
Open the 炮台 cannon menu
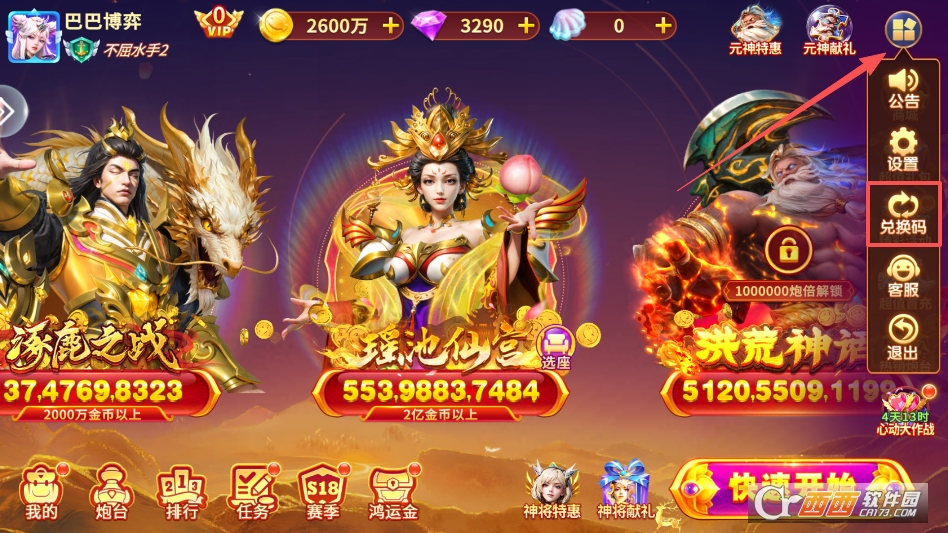tap(108, 492)
